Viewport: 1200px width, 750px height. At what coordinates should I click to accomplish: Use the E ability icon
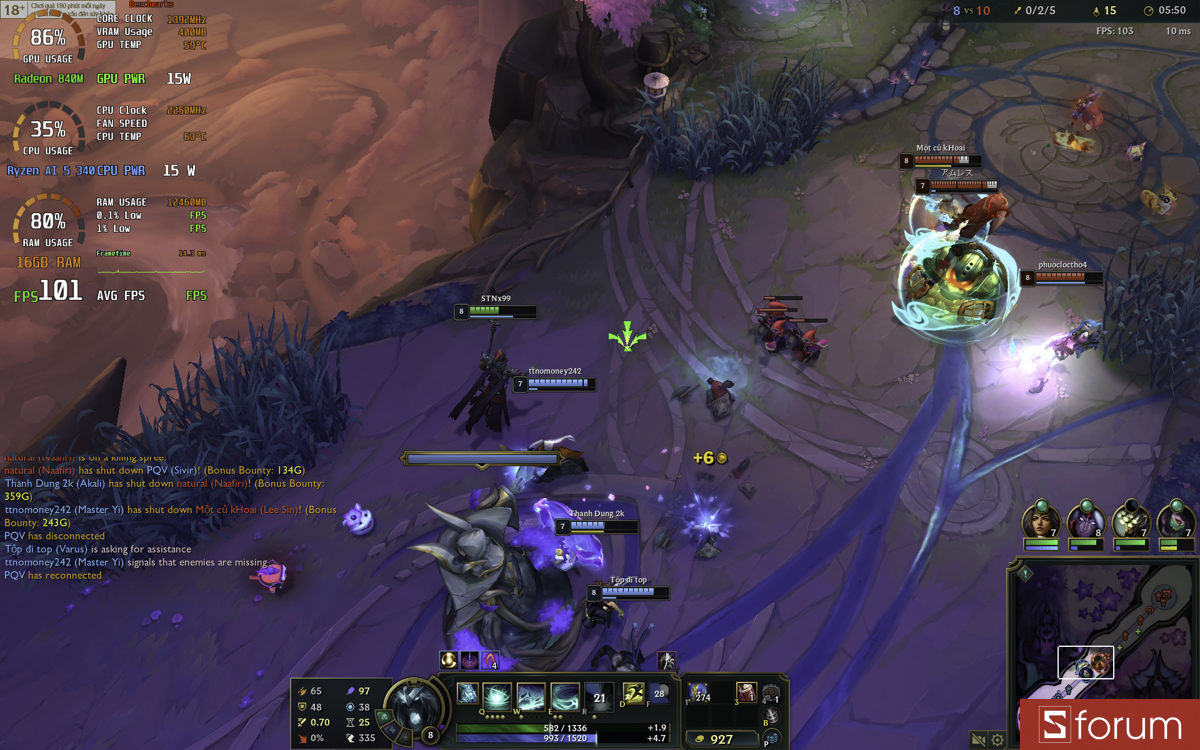[565, 696]
